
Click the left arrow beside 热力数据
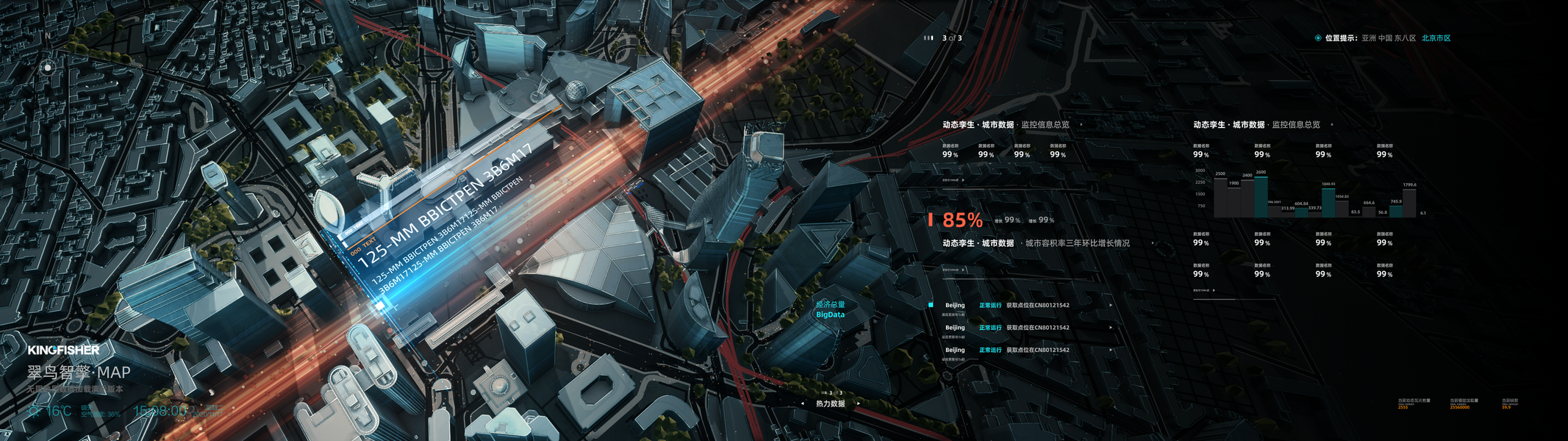tap(802, 404)
